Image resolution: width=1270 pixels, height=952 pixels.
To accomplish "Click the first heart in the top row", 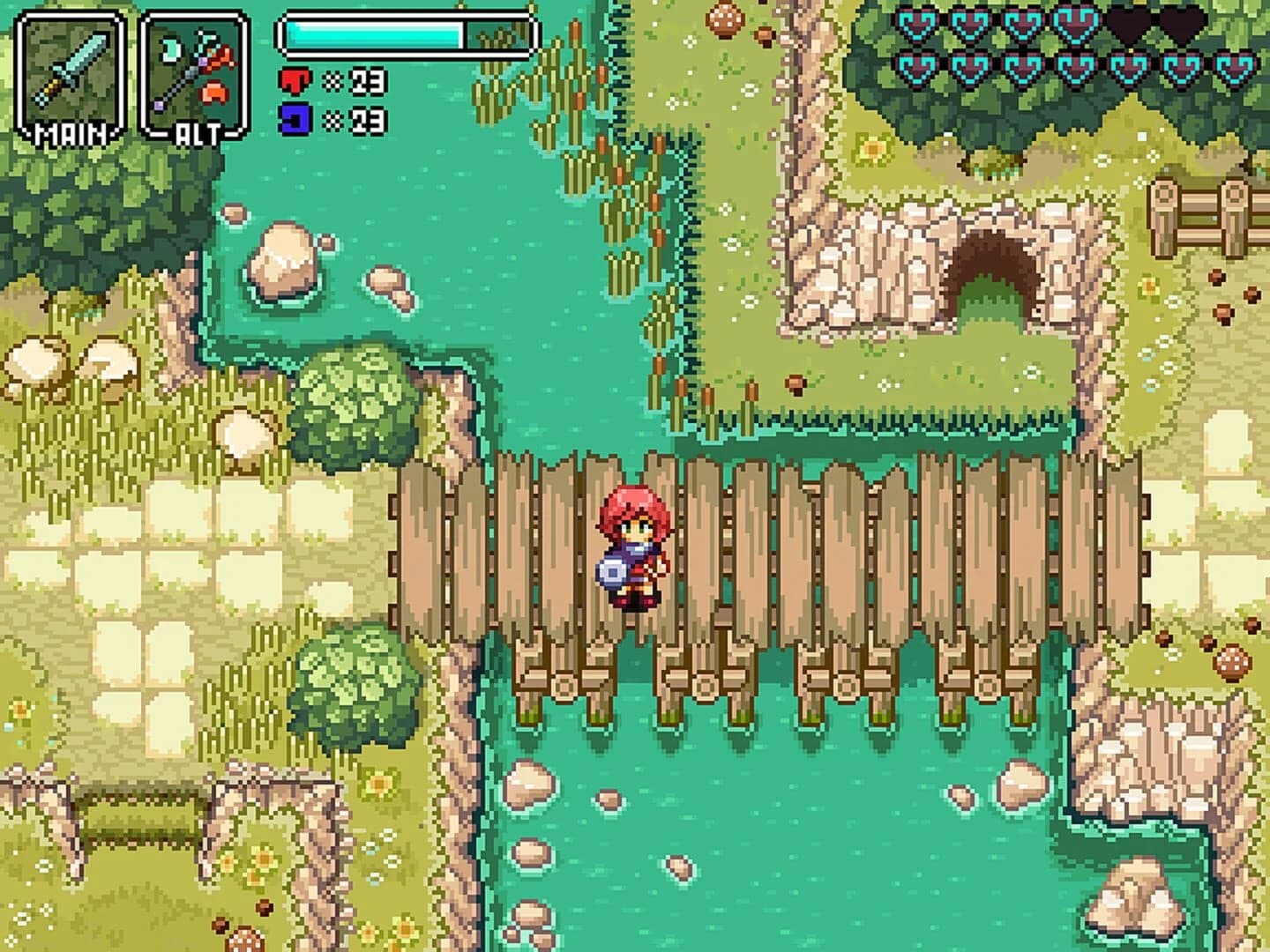I will [x=915, y=23].
